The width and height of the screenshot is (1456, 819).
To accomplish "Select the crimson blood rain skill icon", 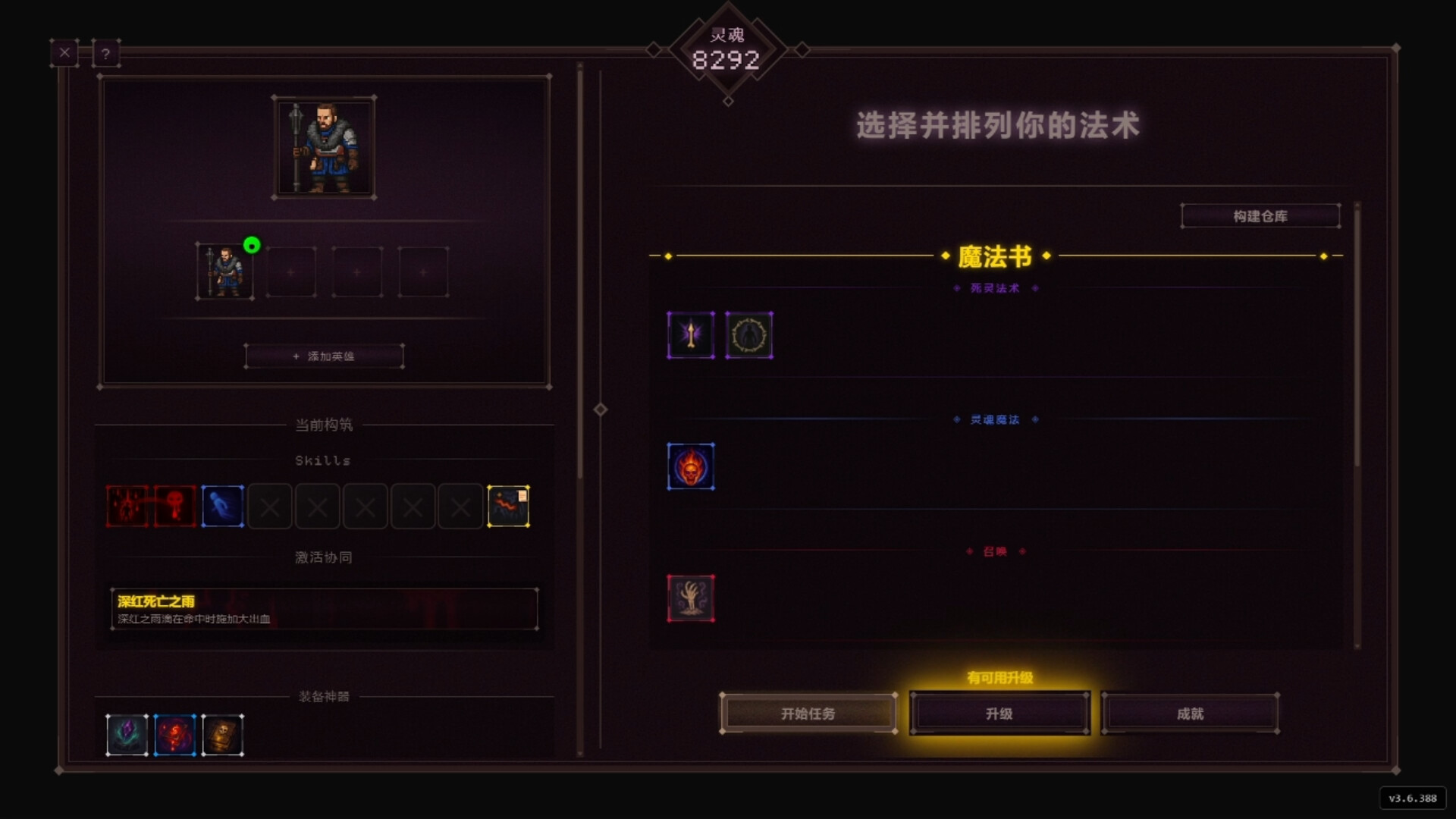I will tap(126, 506).
